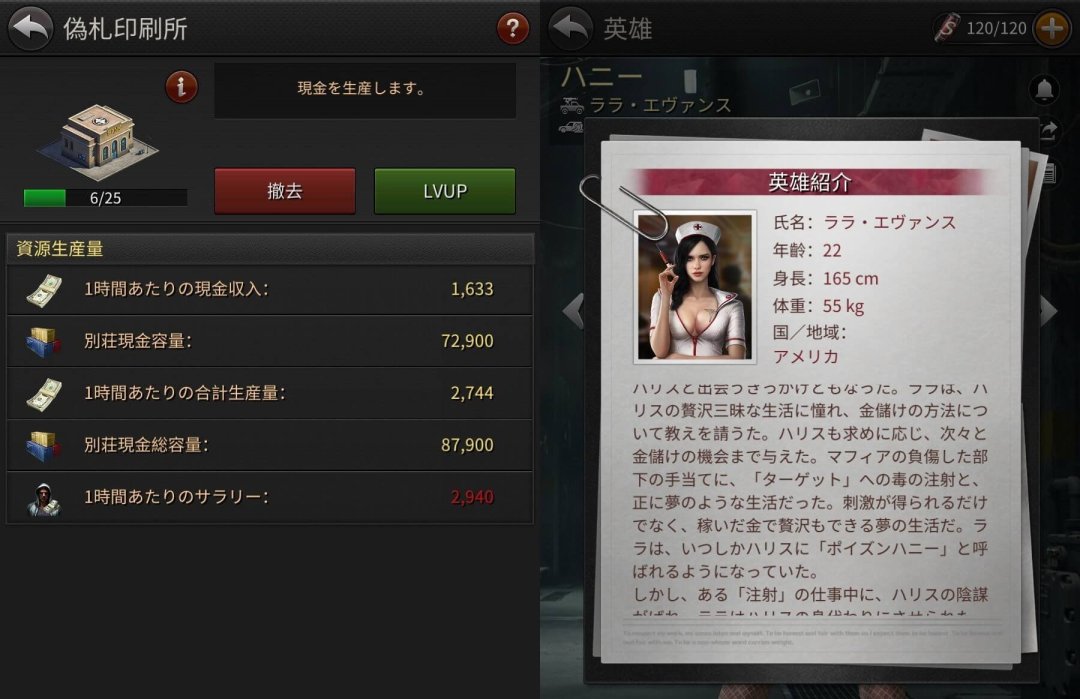
Task: Upgrade the building with the LVUP button
Action: point(445,191)
